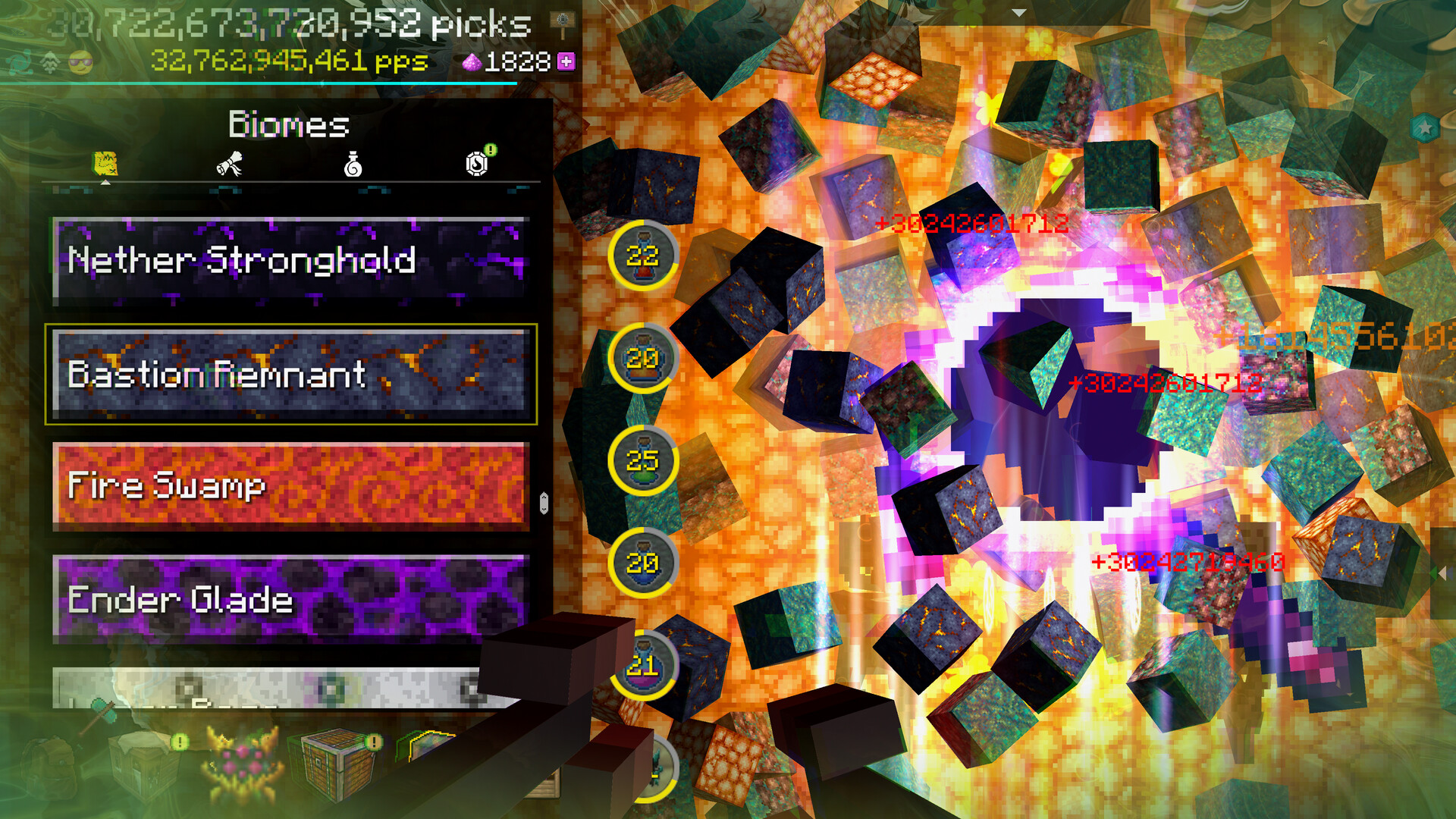Choose the Bastion Remnant biome

point(290,374)
